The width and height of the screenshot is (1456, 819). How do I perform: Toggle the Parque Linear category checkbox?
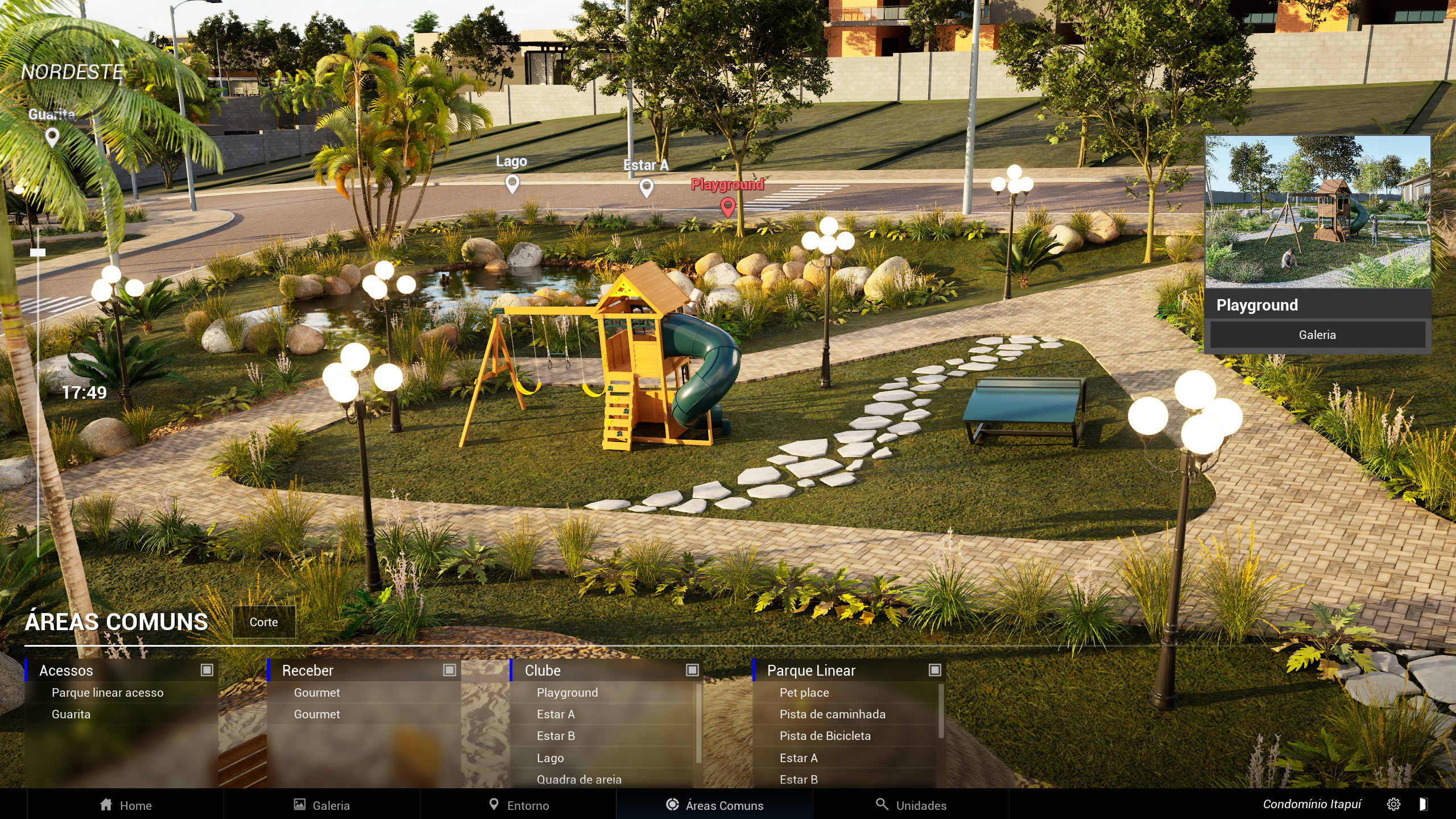(x=935, y=670)
